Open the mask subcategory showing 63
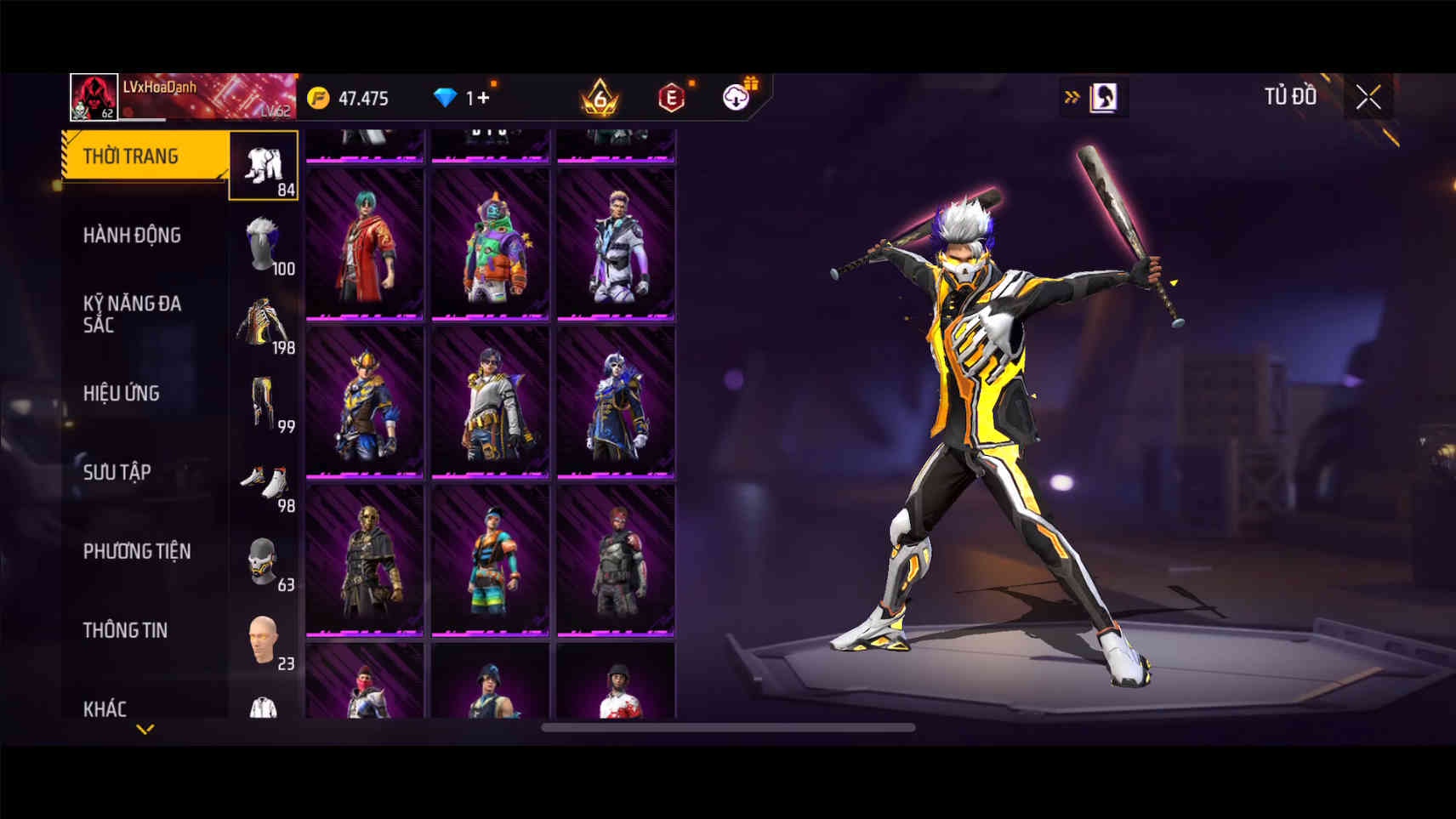The image size is (1456, 819). (264, 562)
